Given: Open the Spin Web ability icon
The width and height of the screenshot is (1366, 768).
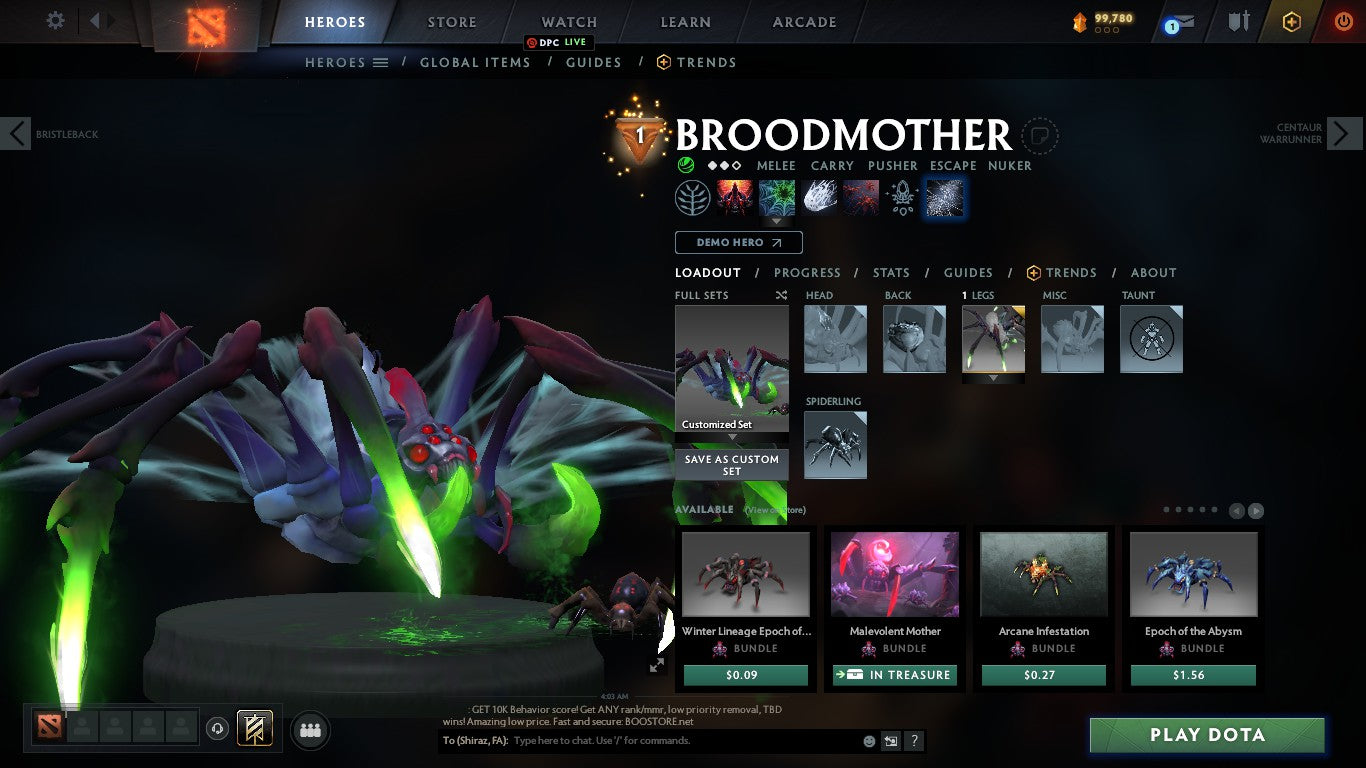Looking at the screenshot, I should point(776,197).
